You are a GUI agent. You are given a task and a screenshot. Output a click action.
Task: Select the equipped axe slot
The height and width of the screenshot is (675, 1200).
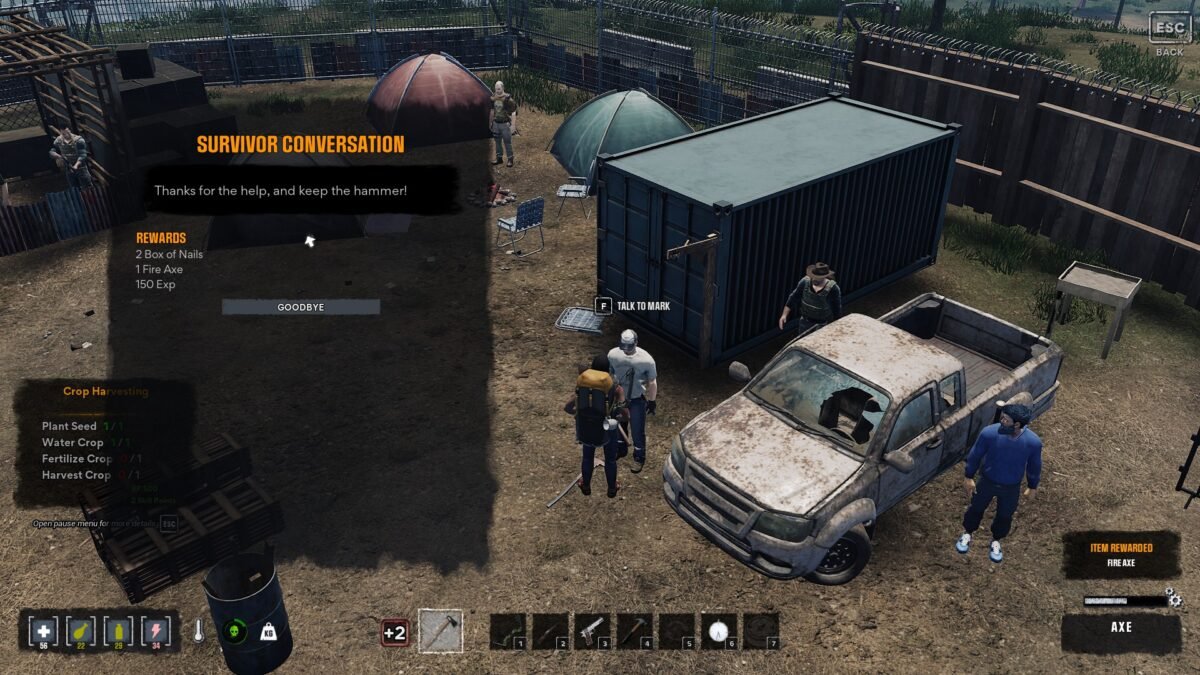[440, 631]
